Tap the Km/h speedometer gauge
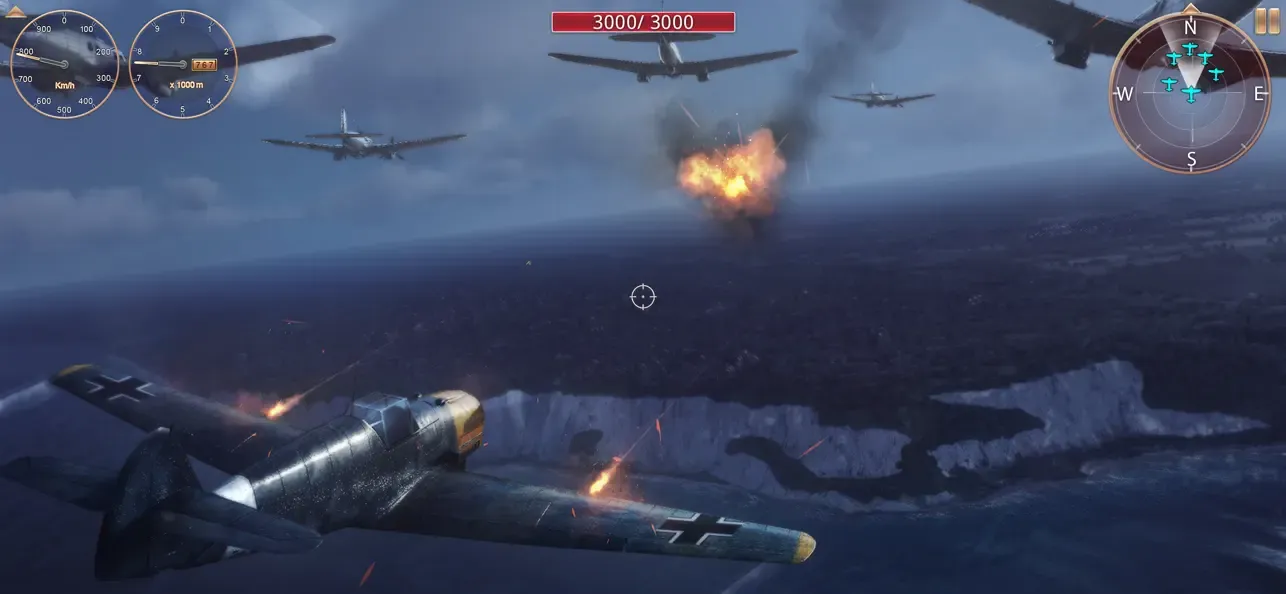Image resolution: width=1286 pixels, height=594 pixels. (64, 64)
